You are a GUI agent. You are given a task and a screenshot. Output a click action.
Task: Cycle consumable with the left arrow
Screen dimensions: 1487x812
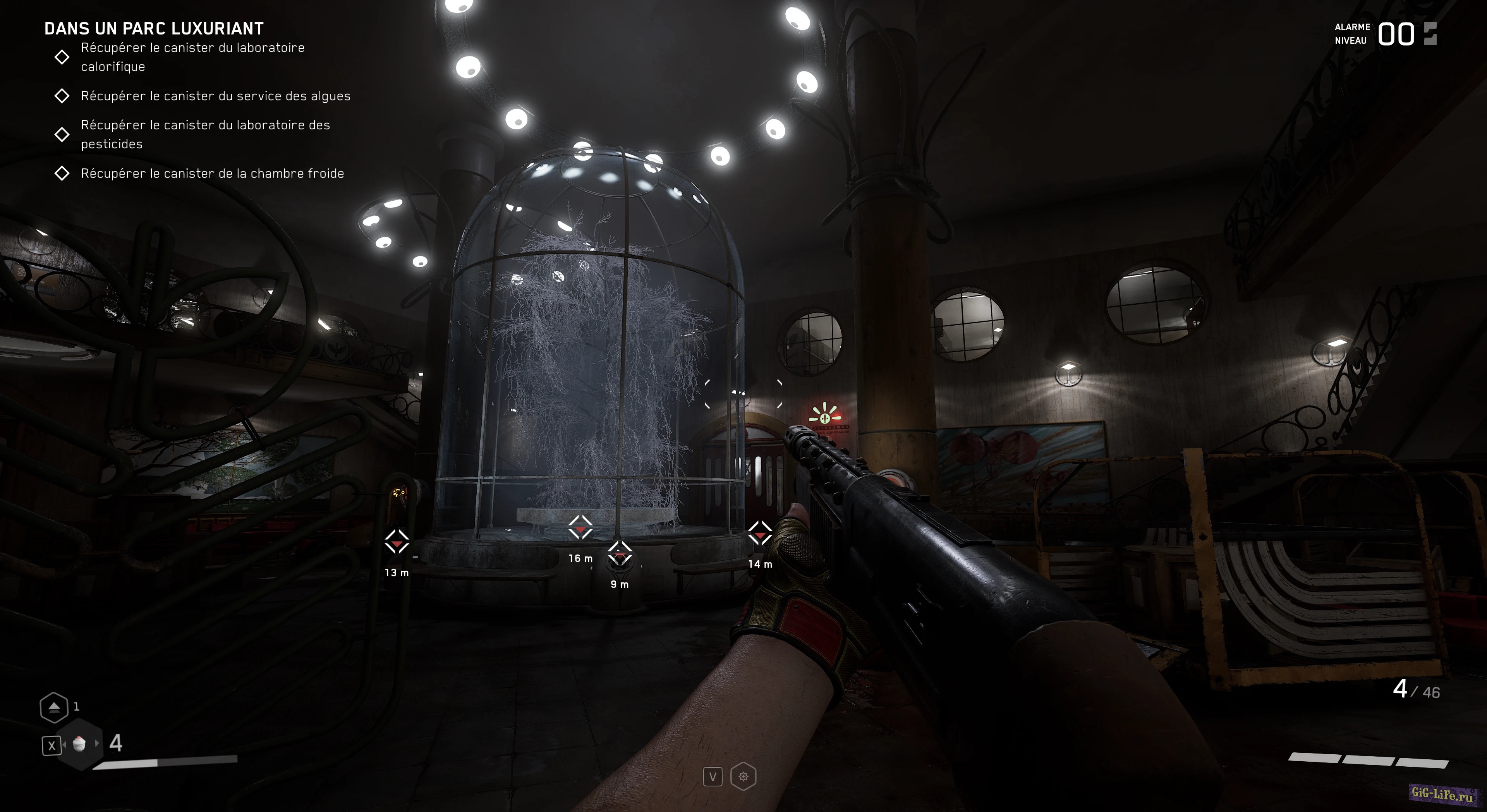click(x=64, y=745)
